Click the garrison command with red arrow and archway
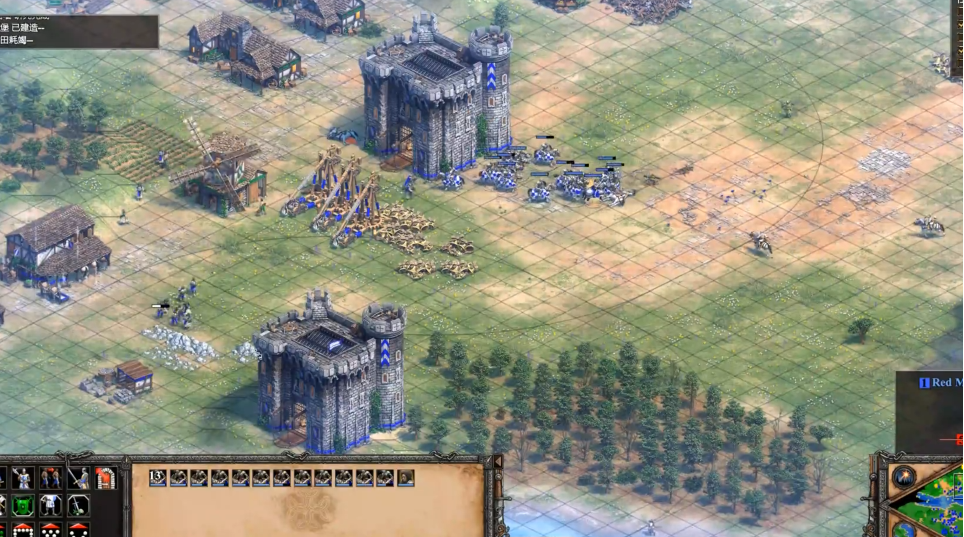Image resolution: width=964 pixels, height=537 pixels. 105,478
